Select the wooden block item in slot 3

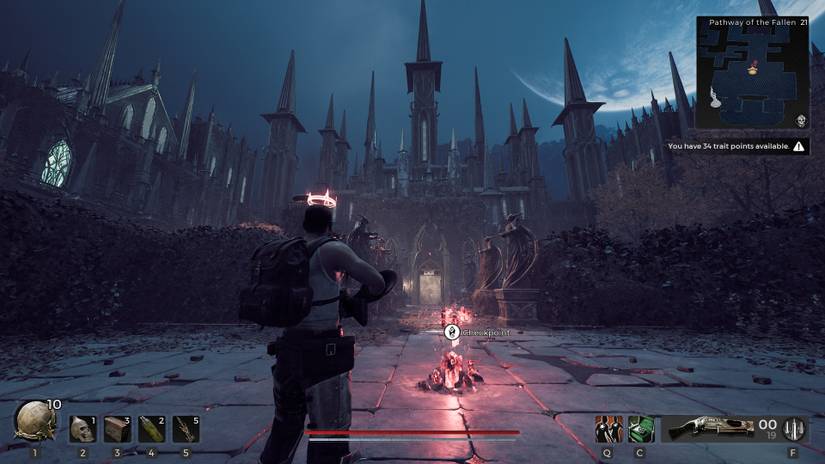point(117,429)
